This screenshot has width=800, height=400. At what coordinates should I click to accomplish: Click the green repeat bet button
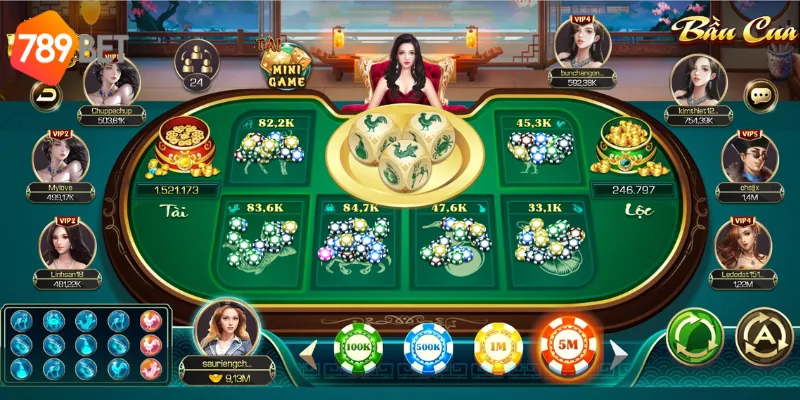695,336
